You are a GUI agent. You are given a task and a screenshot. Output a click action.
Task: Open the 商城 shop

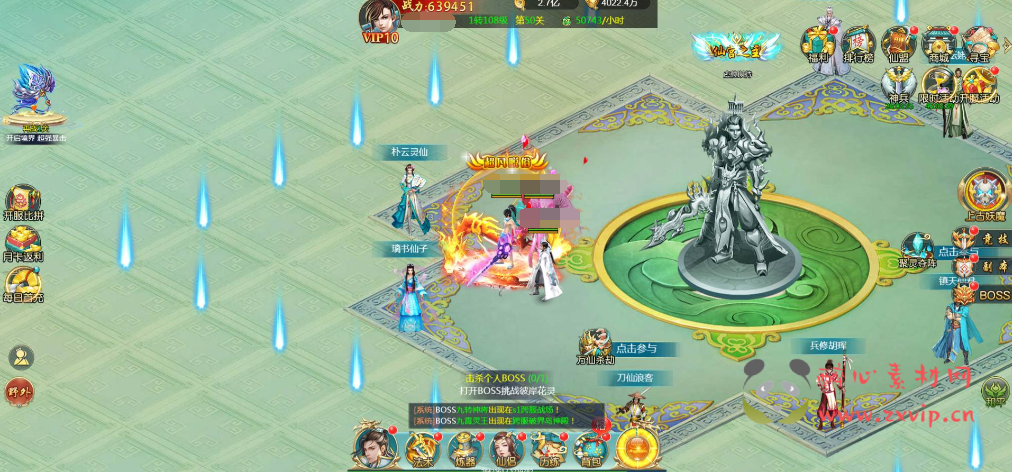939,44
